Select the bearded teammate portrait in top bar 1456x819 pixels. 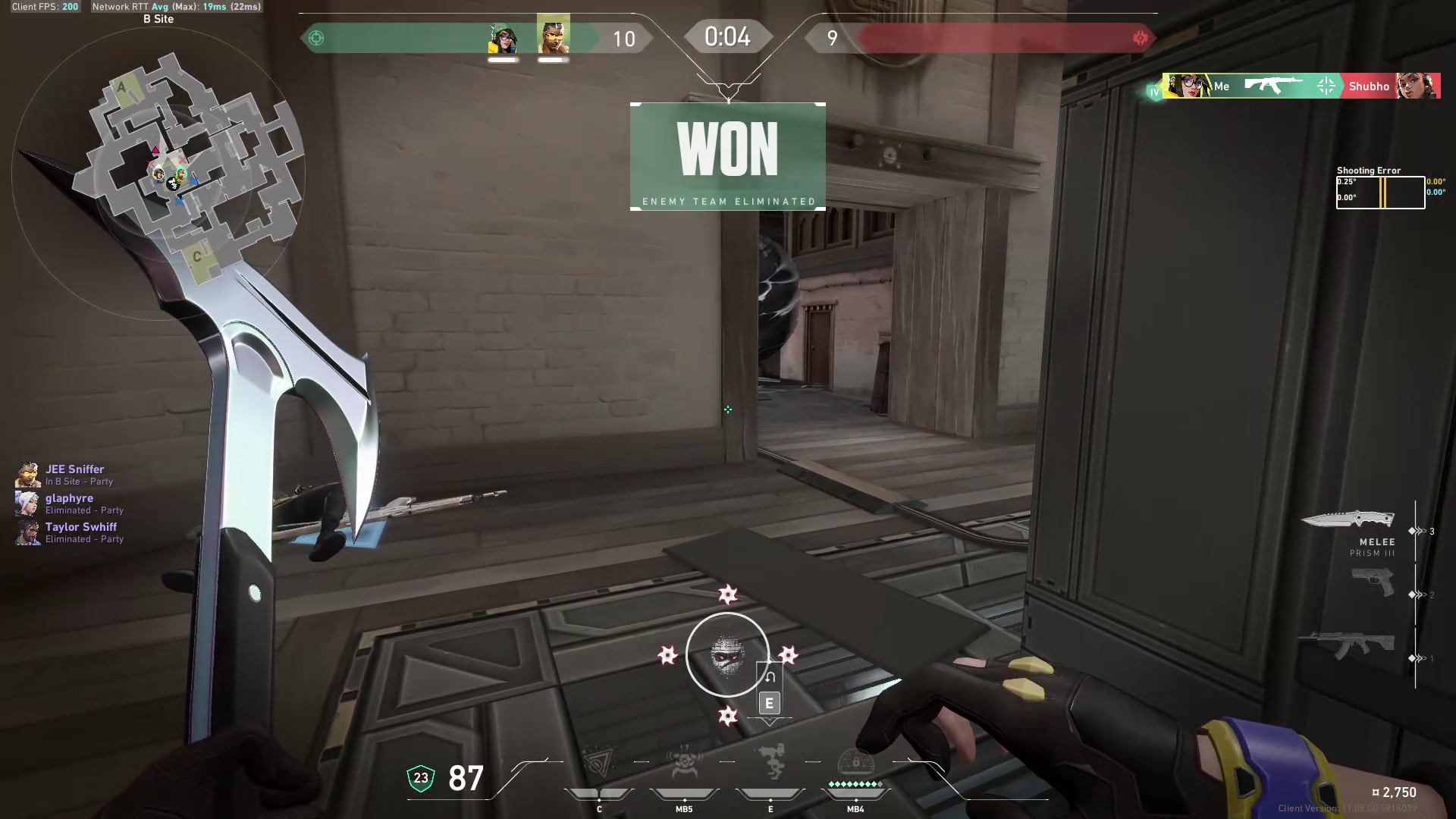[554, 35]
